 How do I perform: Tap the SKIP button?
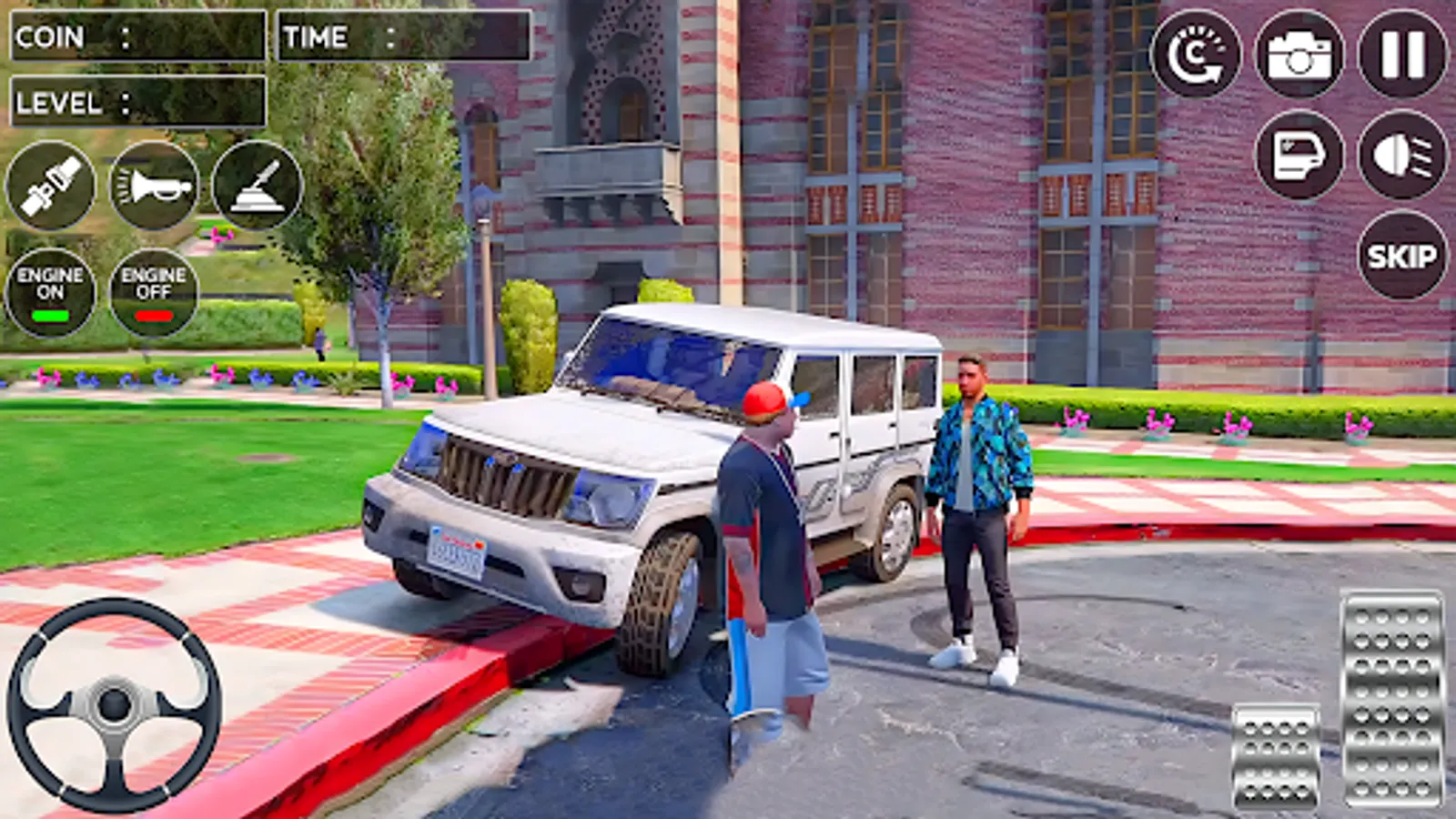coord(1401,256)
